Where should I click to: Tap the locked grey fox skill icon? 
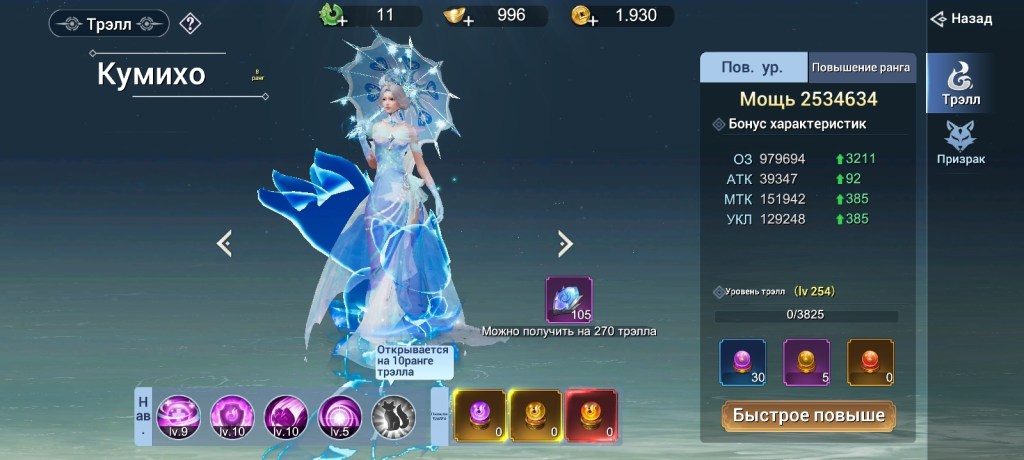coord(393,415)
